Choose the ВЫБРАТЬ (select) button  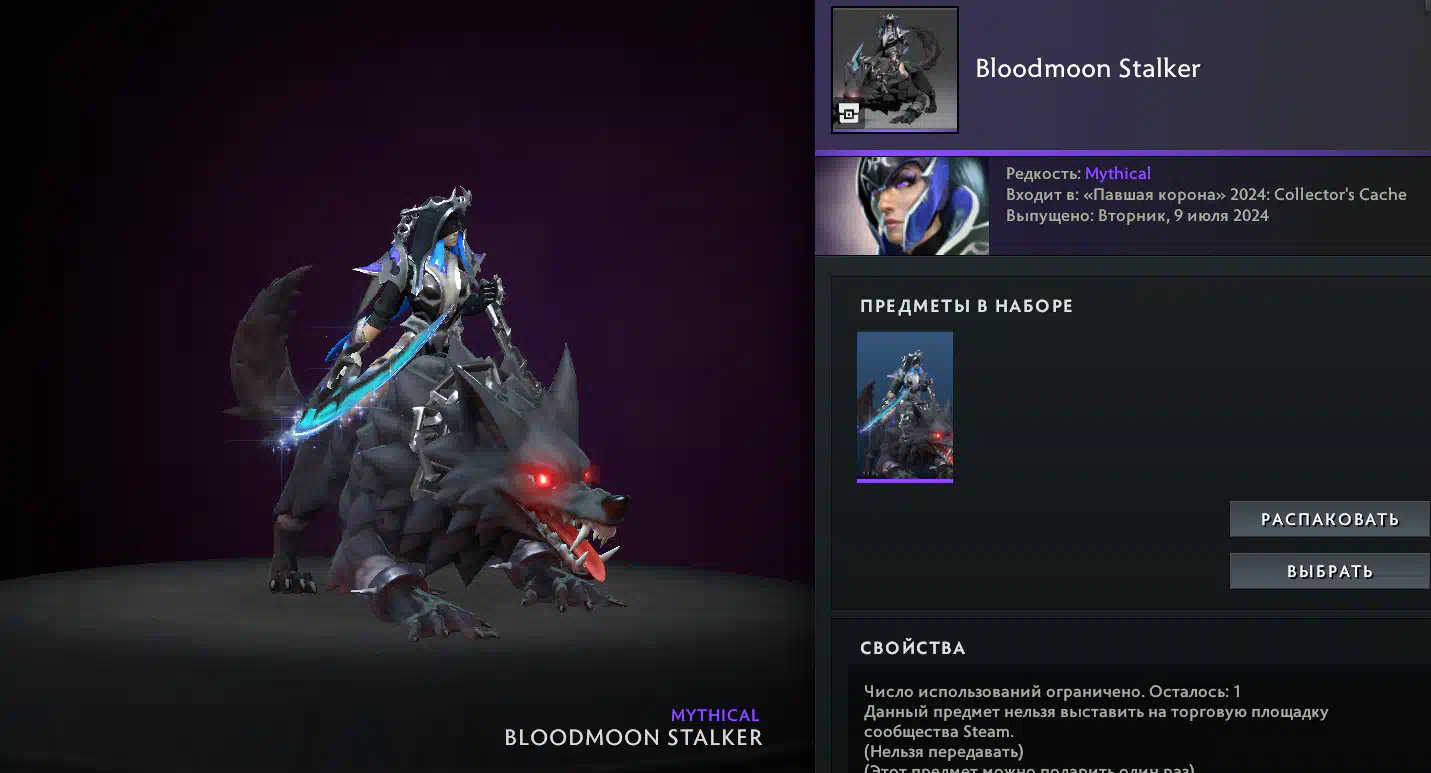click(1329, 571)
